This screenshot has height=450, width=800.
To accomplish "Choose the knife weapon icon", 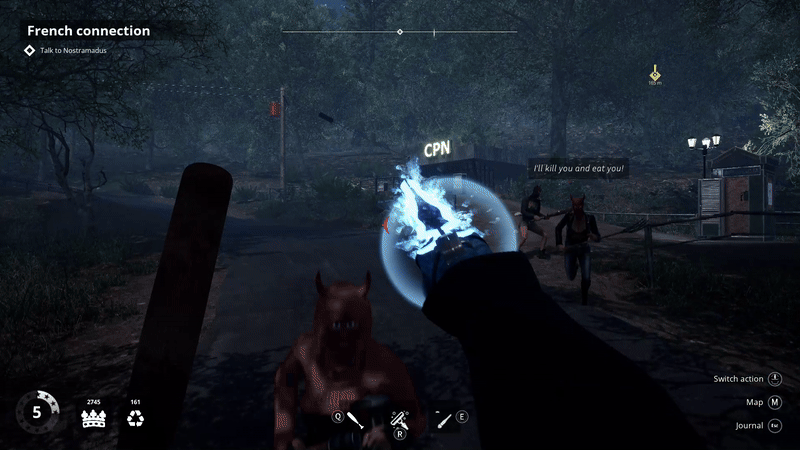I will (441, 419).
